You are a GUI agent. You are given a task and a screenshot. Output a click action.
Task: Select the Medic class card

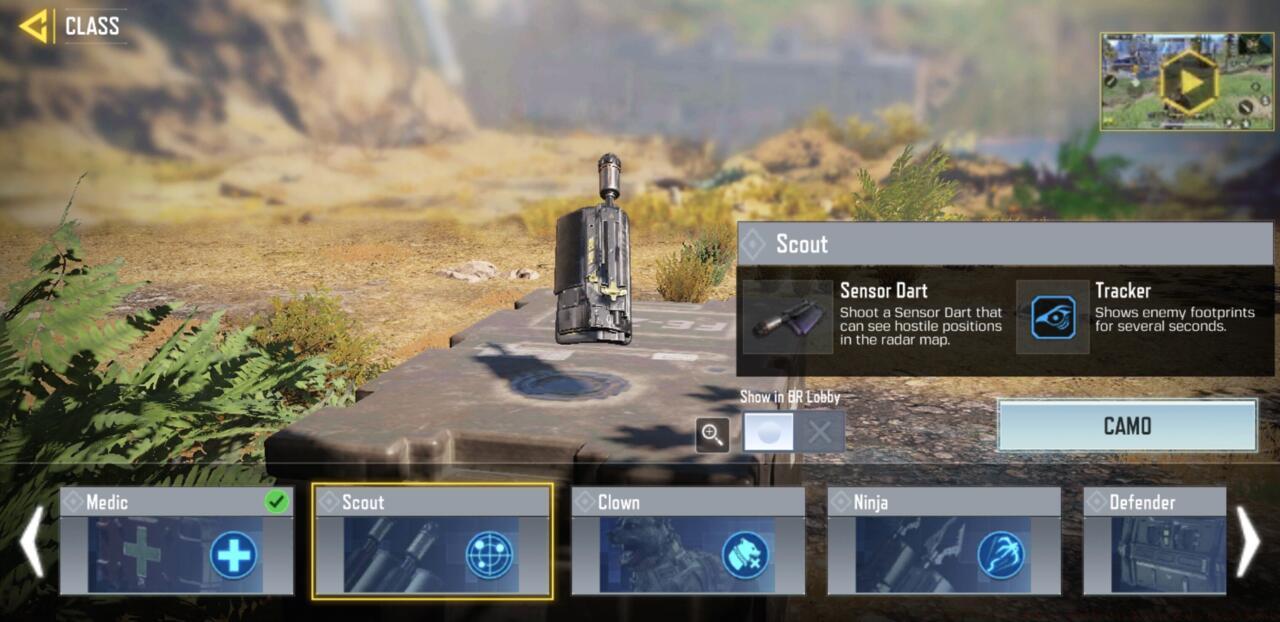tap(176, 541)
